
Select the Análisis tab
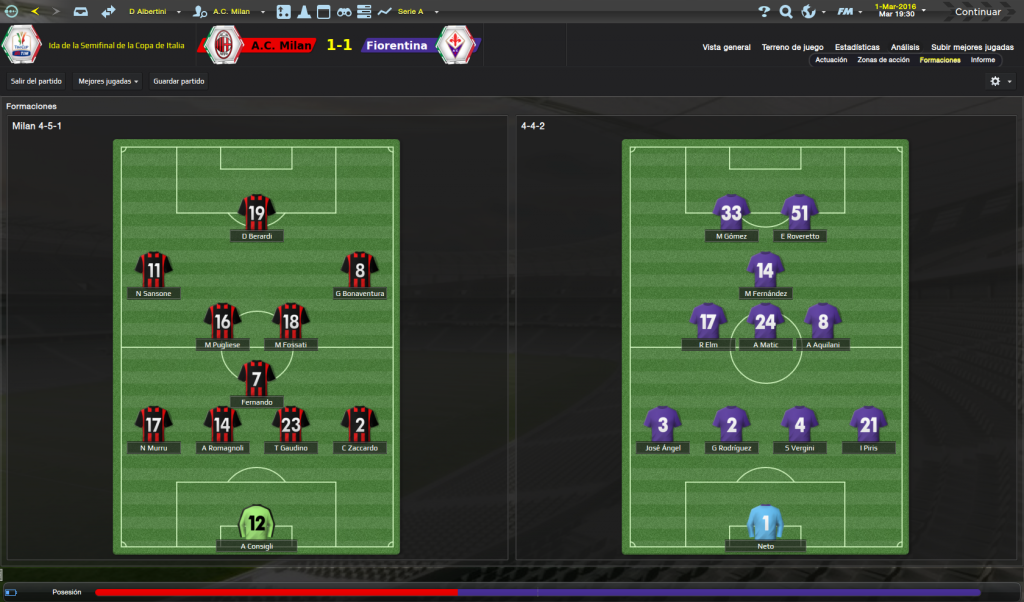(x=905, y=47)
